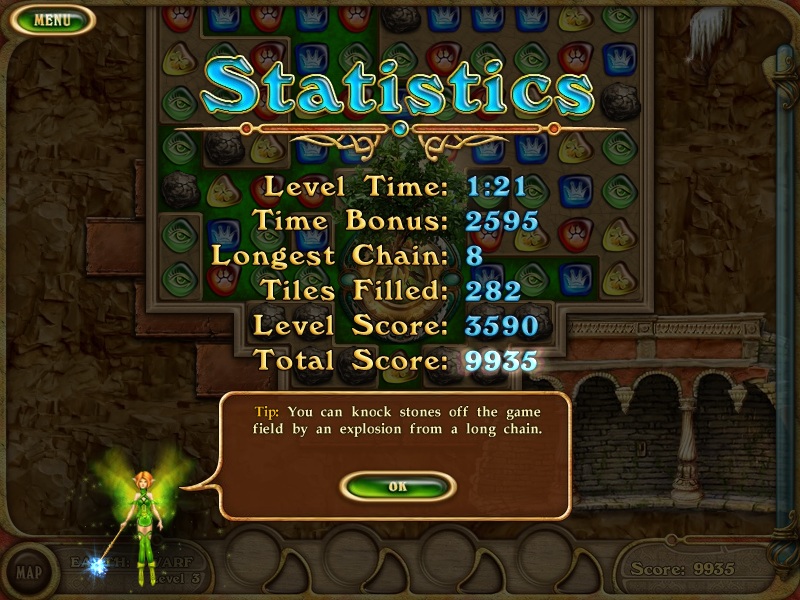
Task: Open the Map
Action: click(29, 573)
